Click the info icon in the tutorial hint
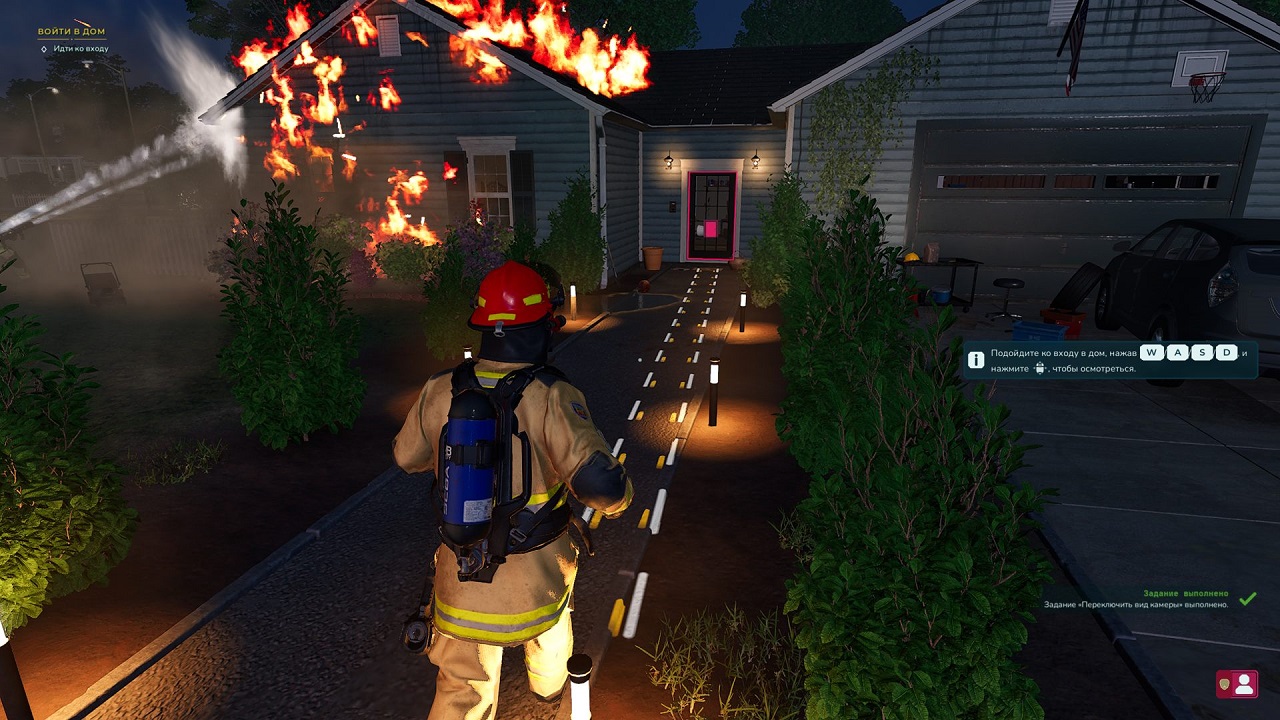The image size is (1280, 720). (976, 360)
